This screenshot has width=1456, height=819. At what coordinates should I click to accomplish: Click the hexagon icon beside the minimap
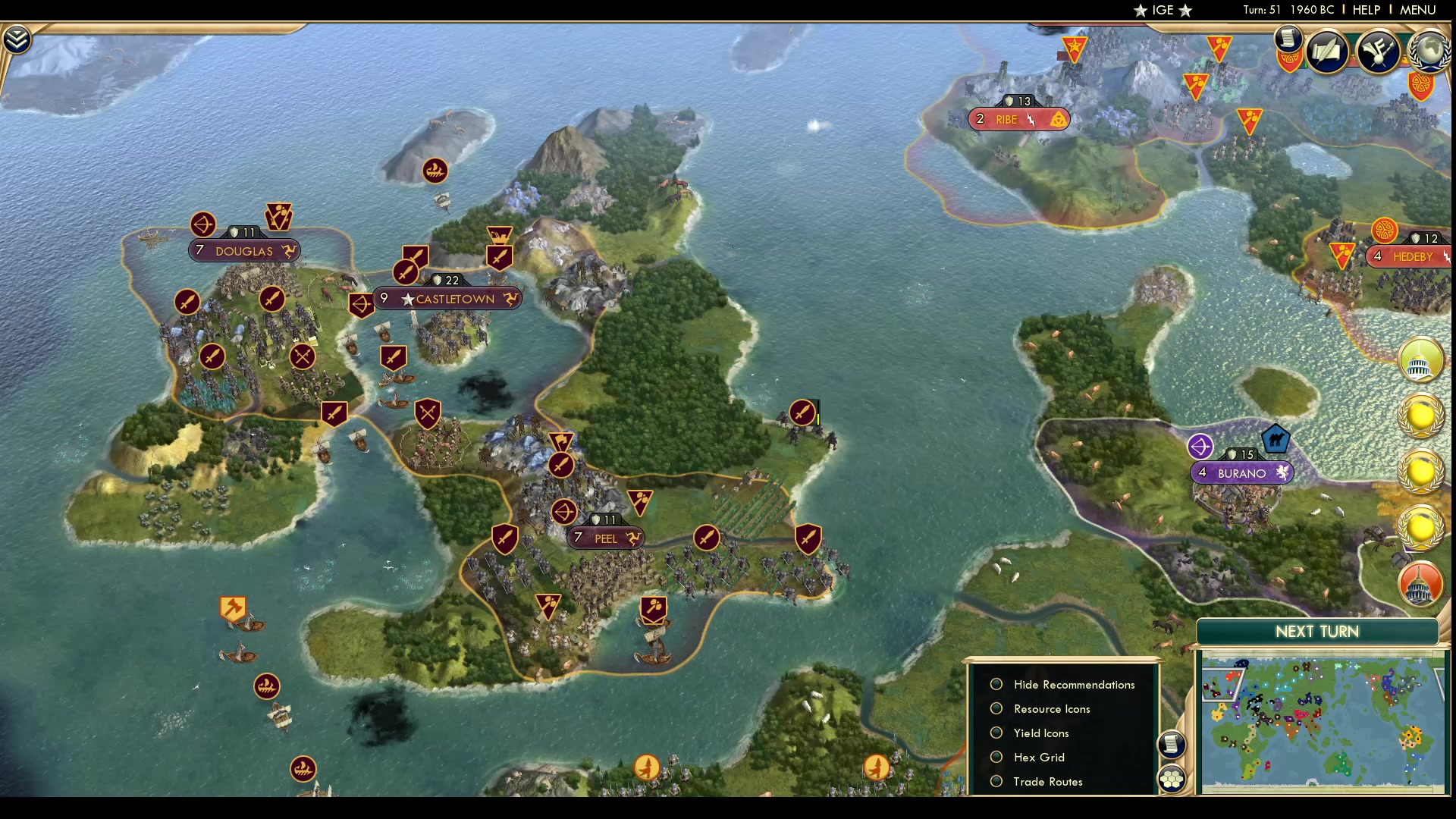pyautogui.click(x=1172, y=778)
